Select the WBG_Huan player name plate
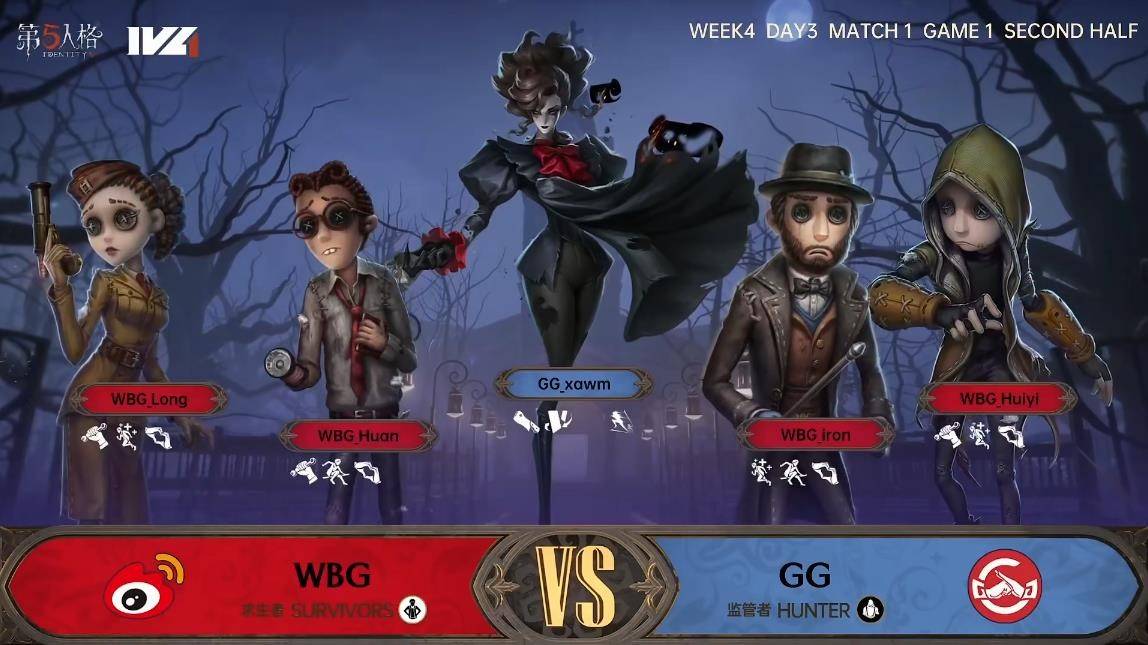Viewport: 1148px width, 645px height. (358, 435)
